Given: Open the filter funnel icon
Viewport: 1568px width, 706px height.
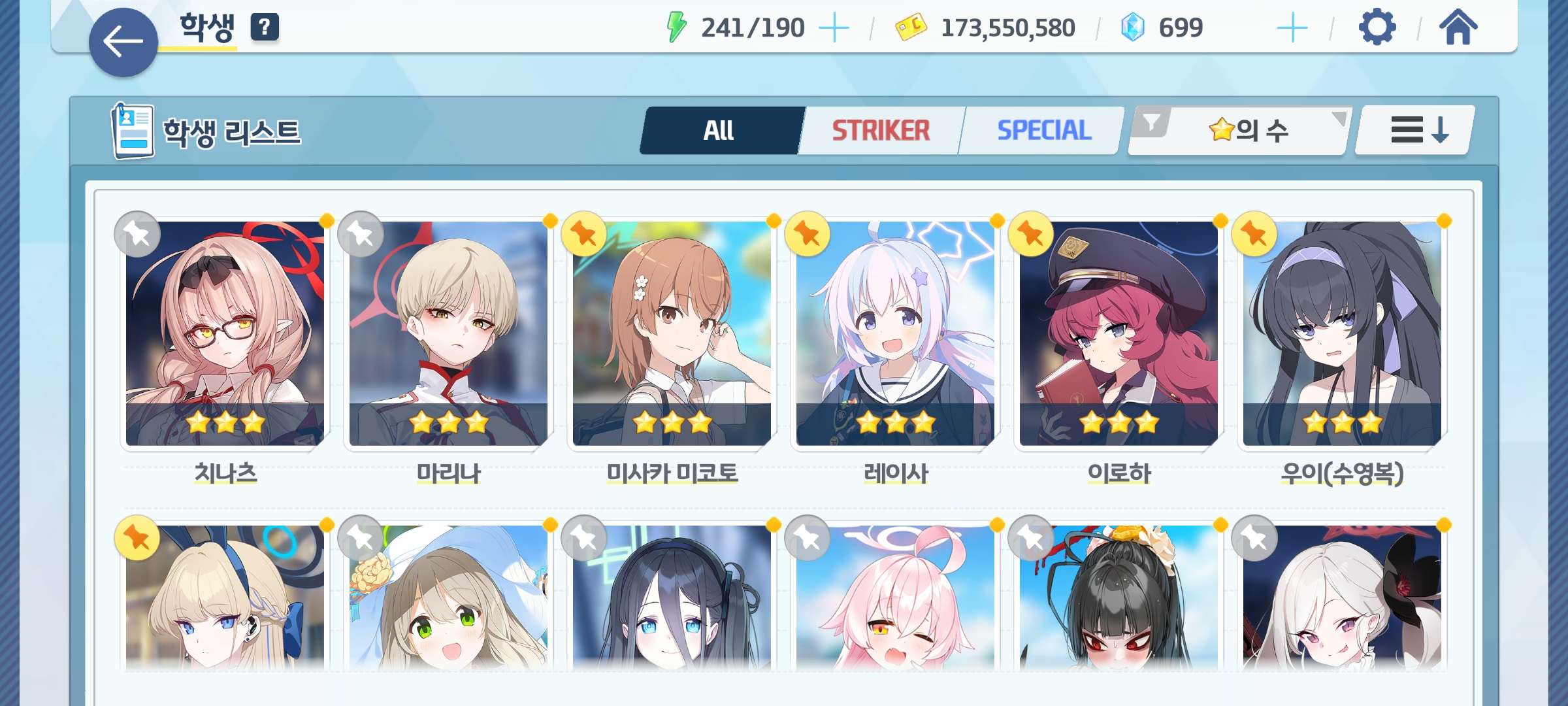Looking at the screenshot, I should pyautogui.click(x=1151, y=122).
